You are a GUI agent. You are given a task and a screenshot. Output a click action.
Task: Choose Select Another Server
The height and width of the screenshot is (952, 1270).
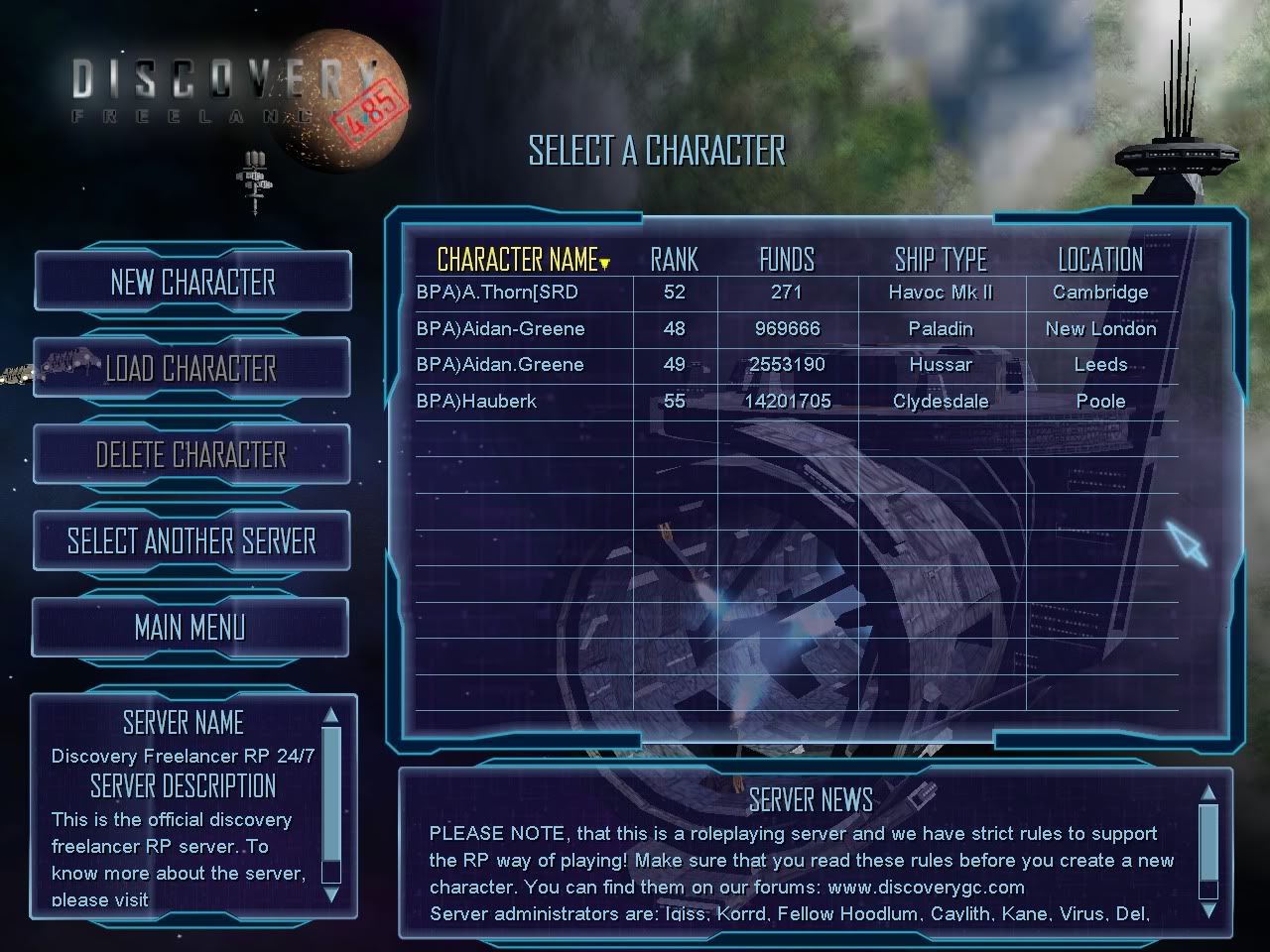pyautogui.click(x=191, y=541)
